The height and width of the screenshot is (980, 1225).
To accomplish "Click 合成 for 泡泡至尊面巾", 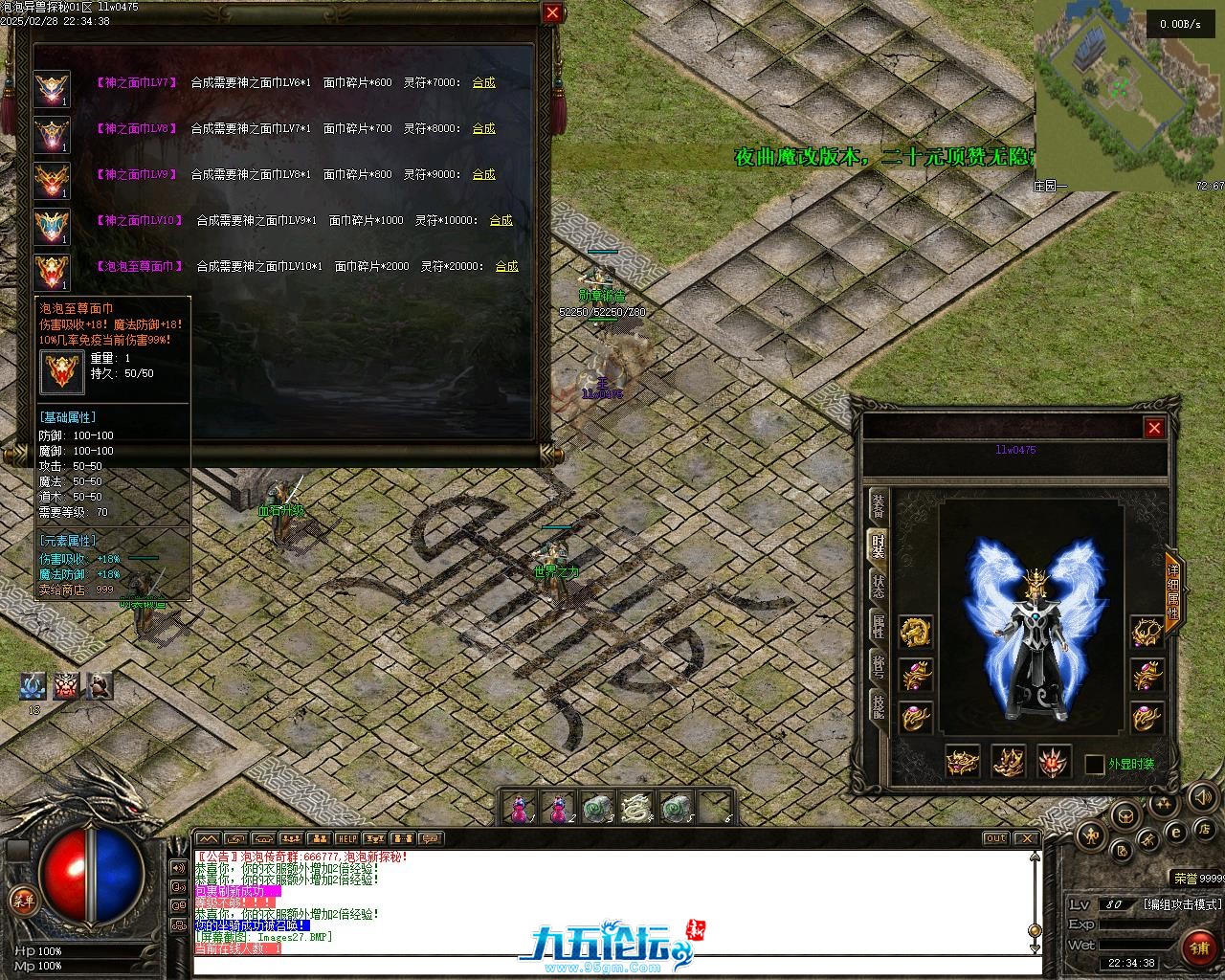I will click(x=506, y=266).
